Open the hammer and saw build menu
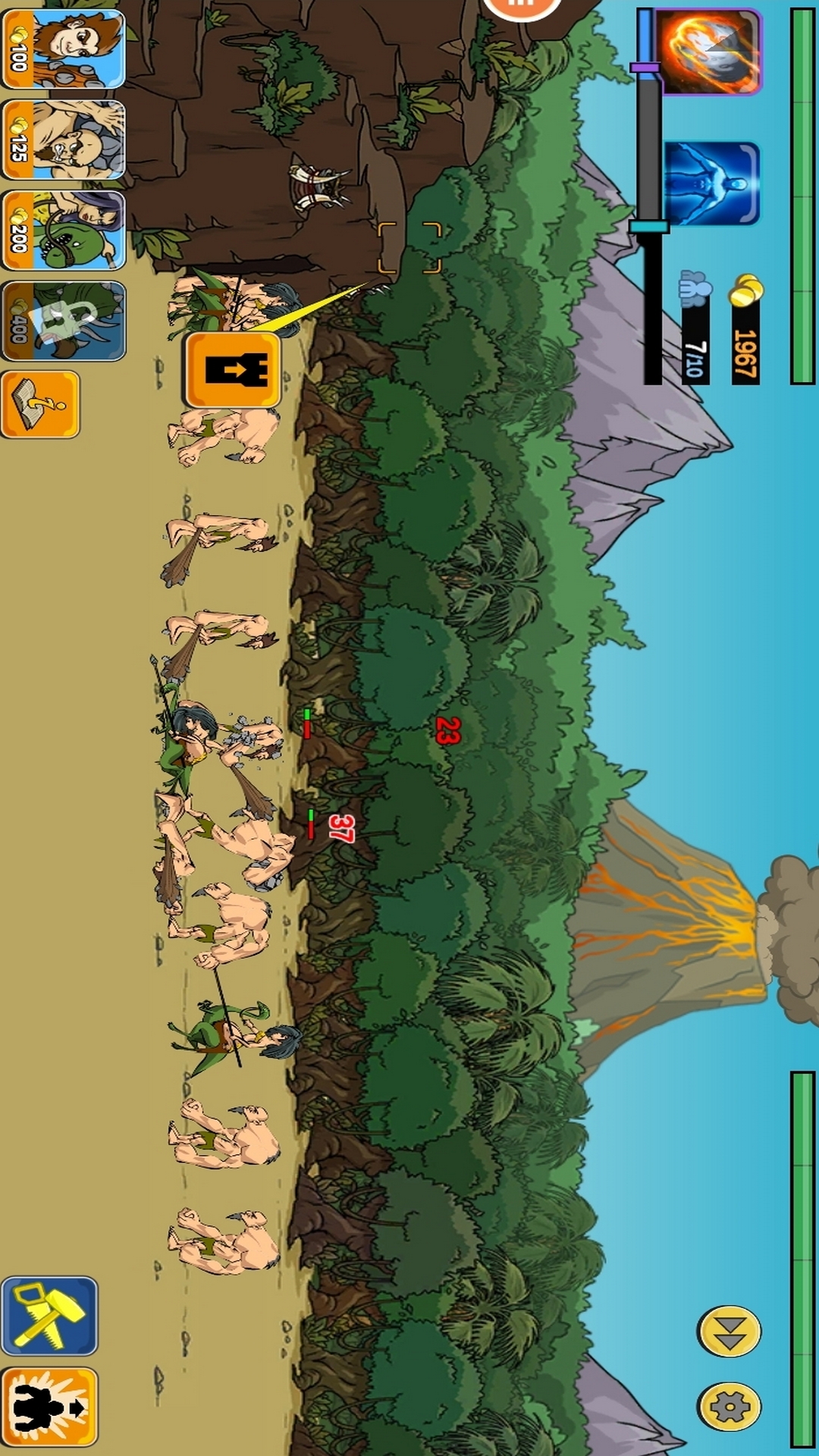819x1456 pixels. click(49, 1316)
